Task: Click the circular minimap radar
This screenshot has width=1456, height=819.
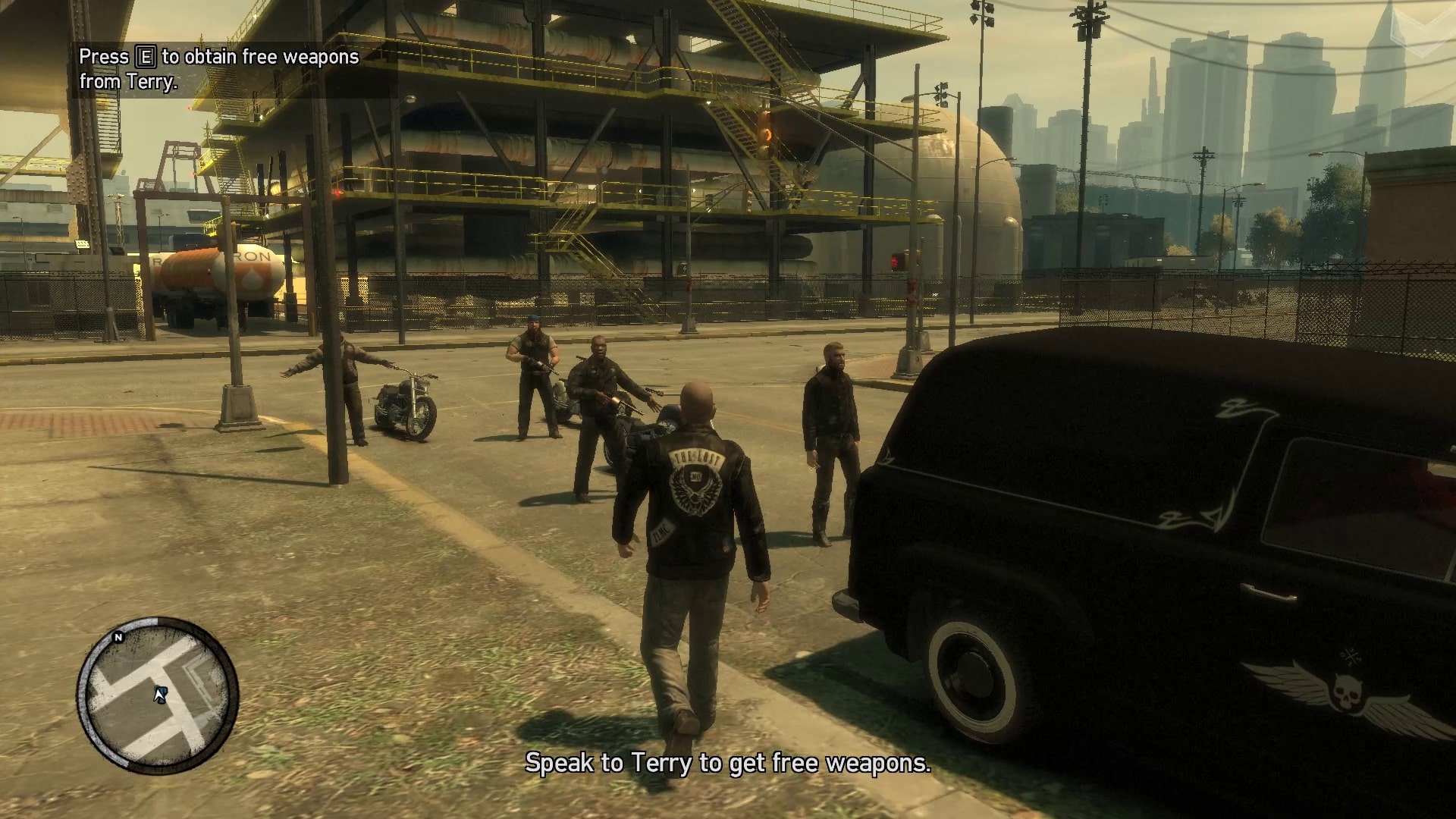Action: point(158,695)
